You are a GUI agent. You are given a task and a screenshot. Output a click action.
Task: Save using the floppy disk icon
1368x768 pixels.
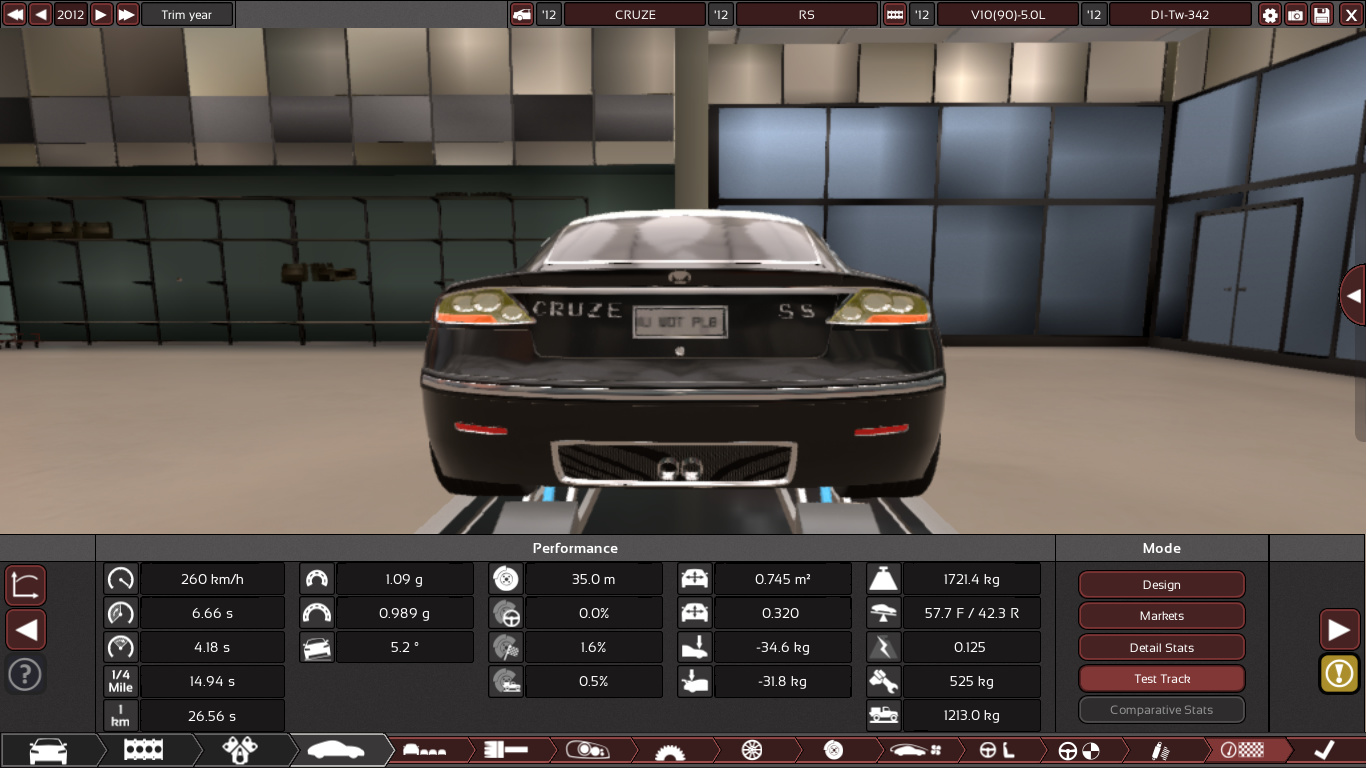click(1322, 15)
